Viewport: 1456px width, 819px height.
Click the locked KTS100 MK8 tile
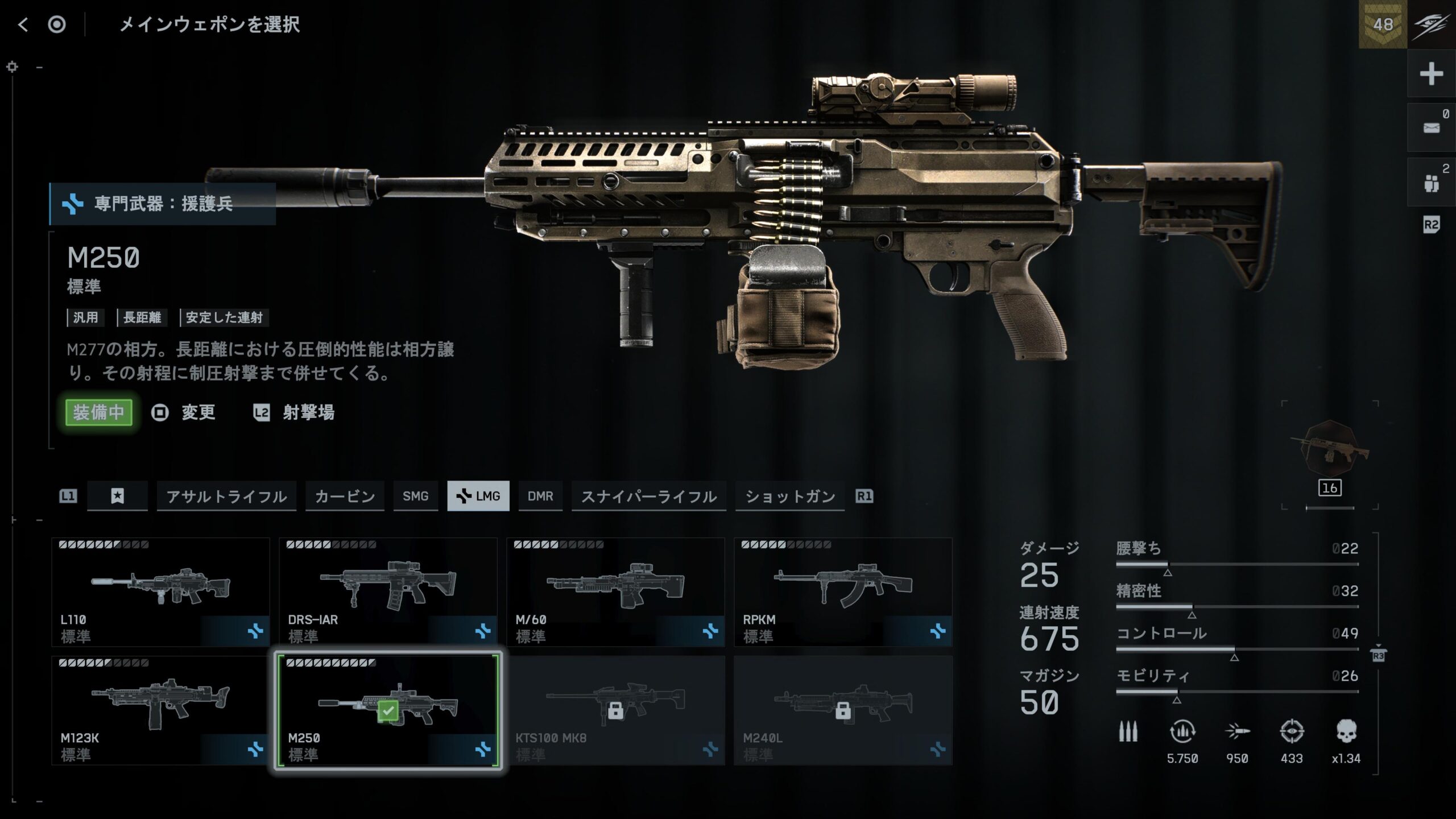(x=615, y=710)
